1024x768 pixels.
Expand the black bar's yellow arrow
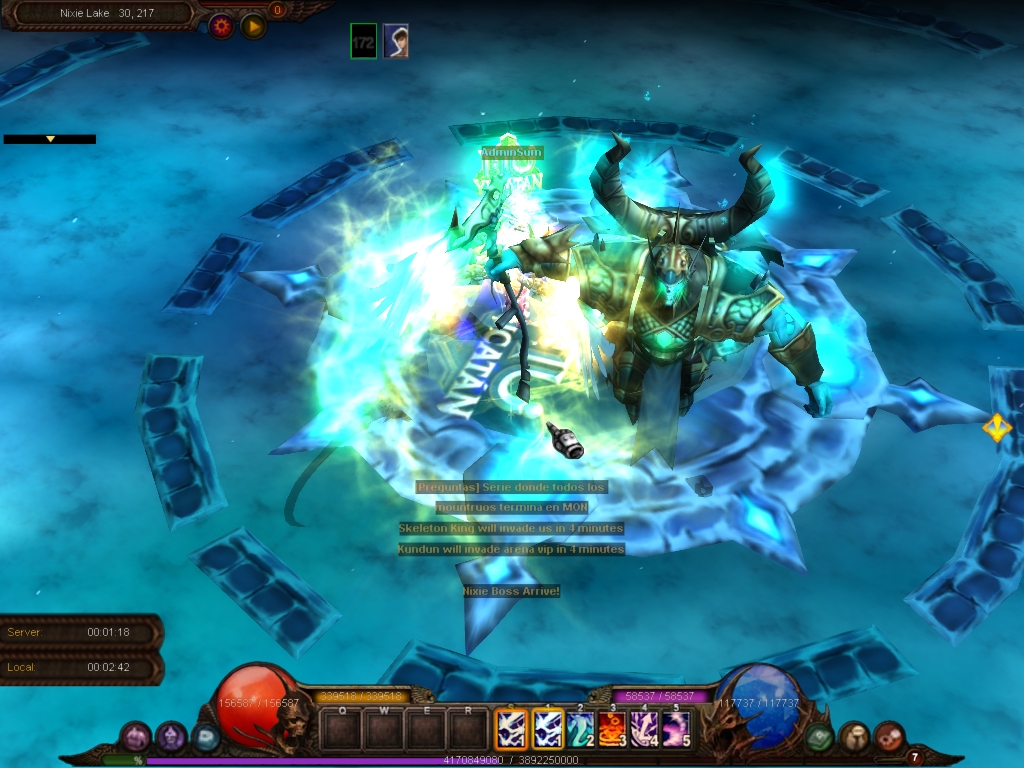pyautogui.click(x=50, y=139)
